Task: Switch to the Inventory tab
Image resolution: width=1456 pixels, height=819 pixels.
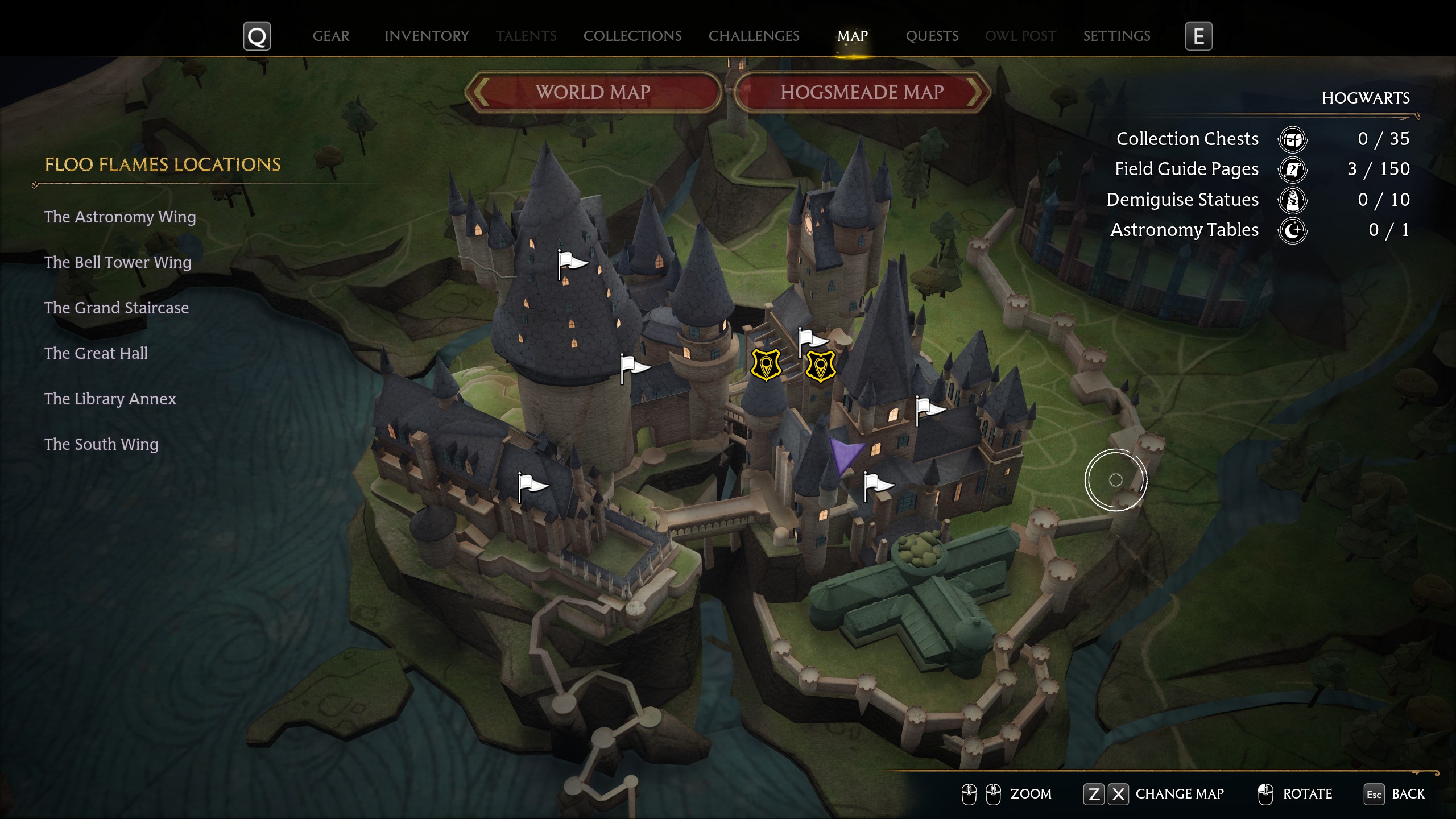Action: click(x=427, y=36)
